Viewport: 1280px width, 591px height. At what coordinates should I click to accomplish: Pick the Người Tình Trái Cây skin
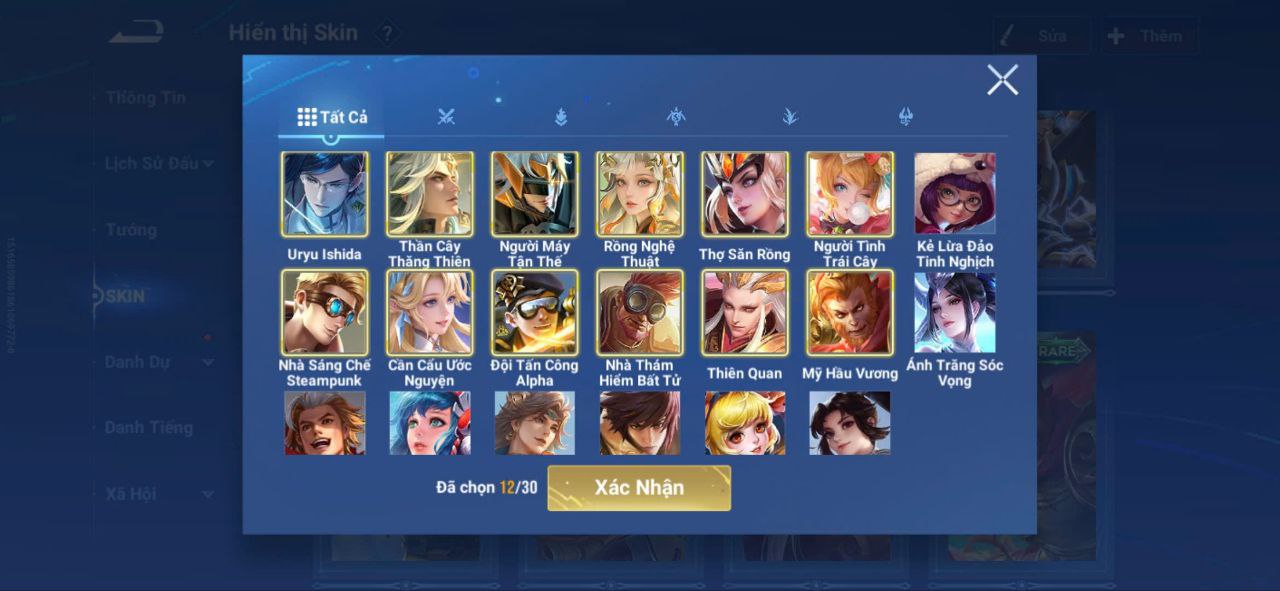(850, 194)
